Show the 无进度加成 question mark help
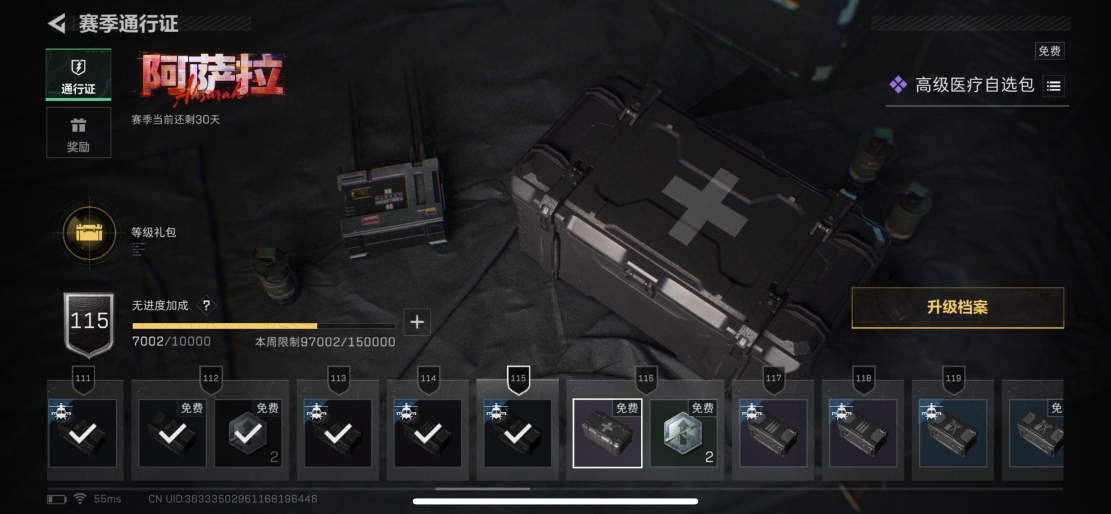1111x514 pixels. pos(206,306)
